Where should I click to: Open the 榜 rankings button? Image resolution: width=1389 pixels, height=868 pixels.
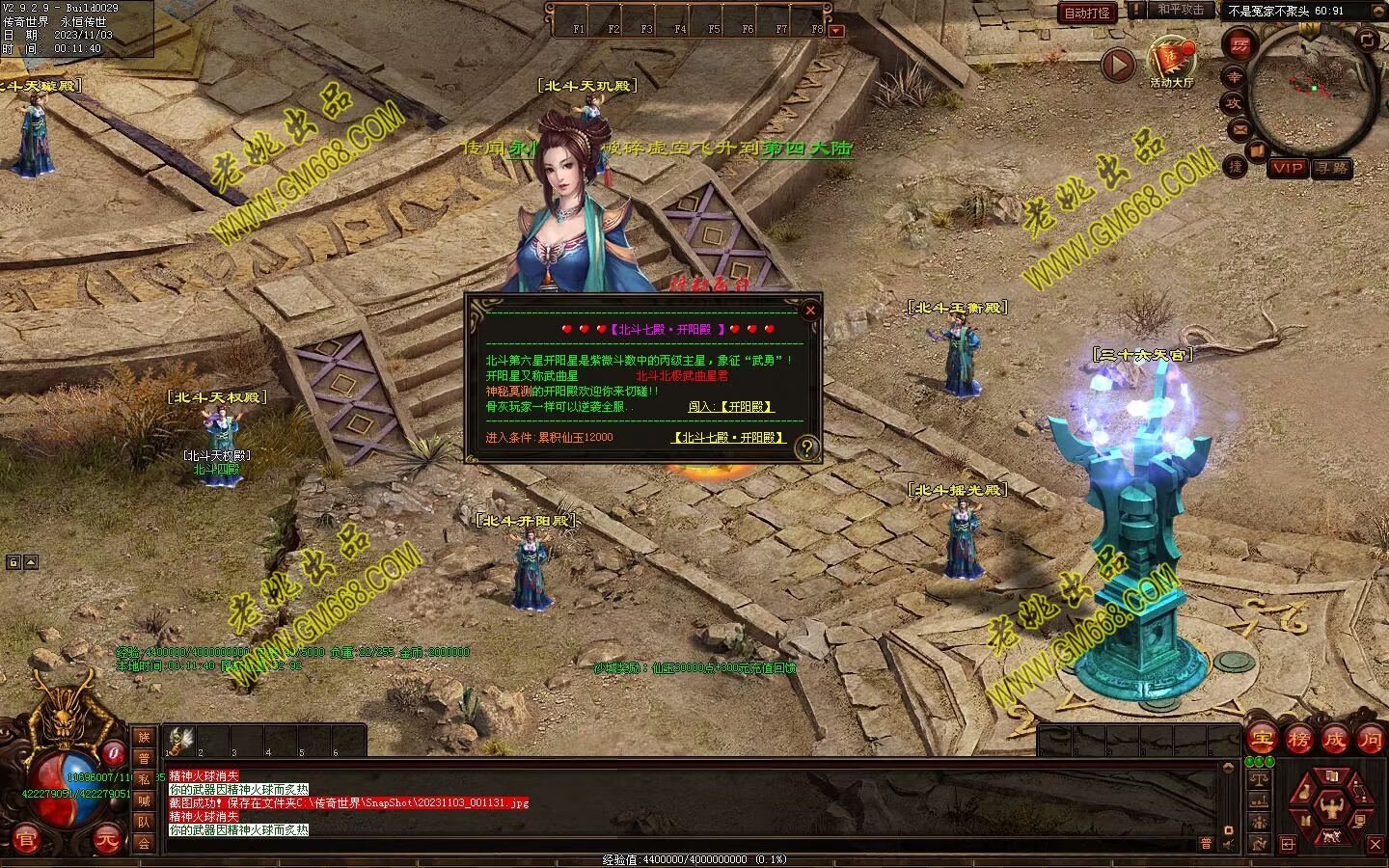pos(1298,740)
